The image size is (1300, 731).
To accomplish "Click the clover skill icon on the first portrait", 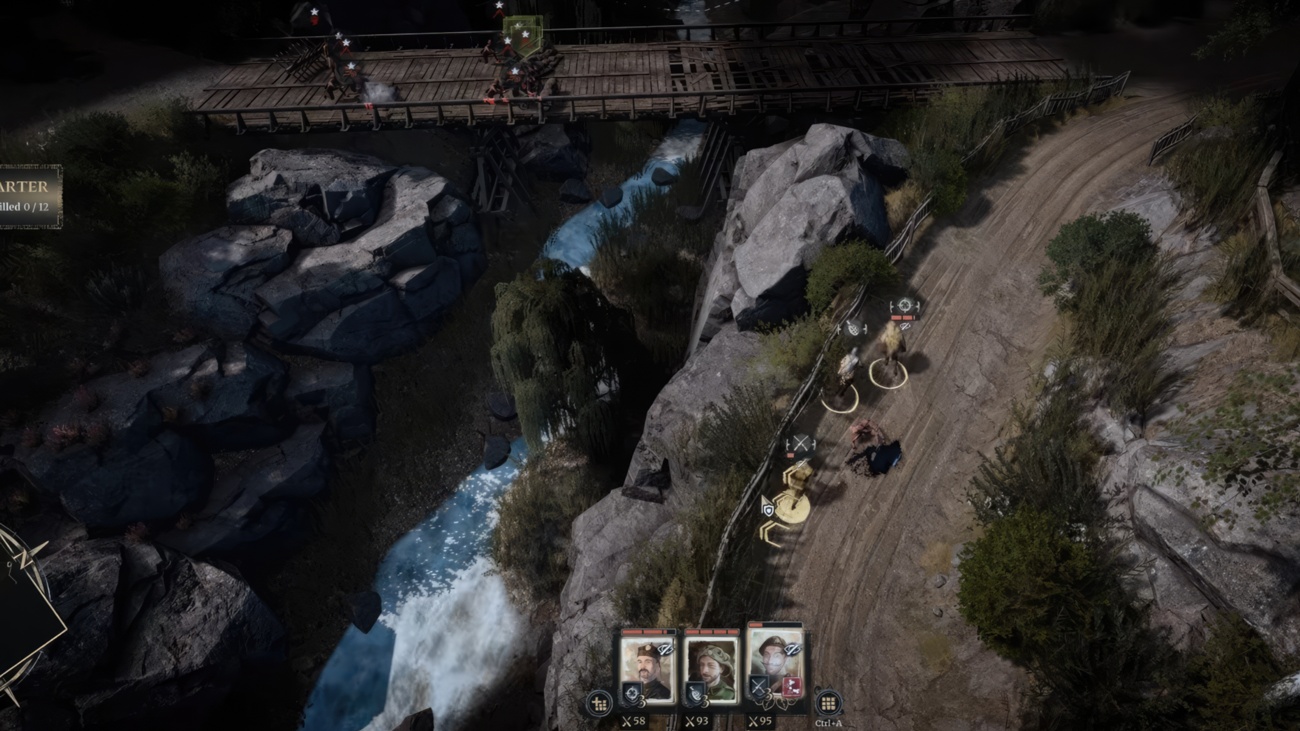I will tap(632, 694).
